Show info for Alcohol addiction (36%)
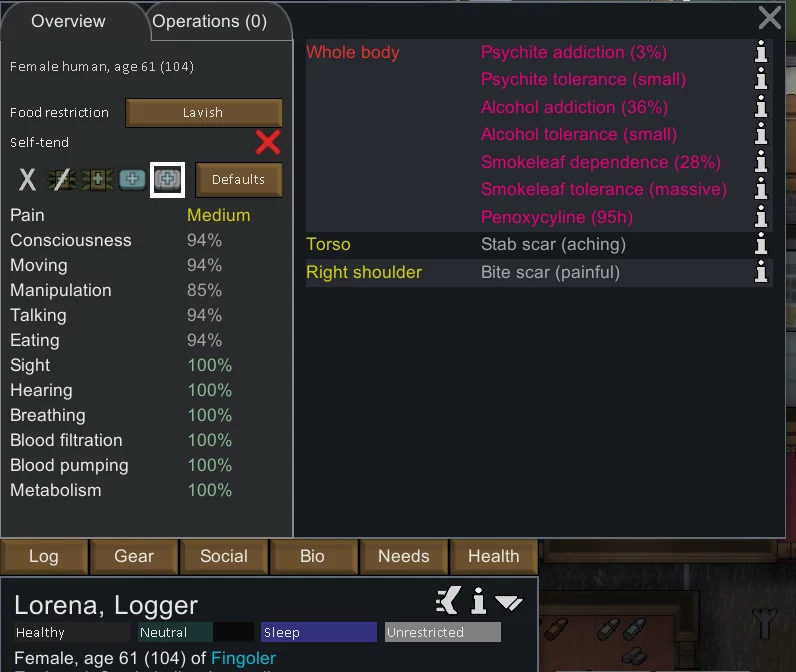The image size is (796, 672). pyautogui.click(x=761, y=108)
